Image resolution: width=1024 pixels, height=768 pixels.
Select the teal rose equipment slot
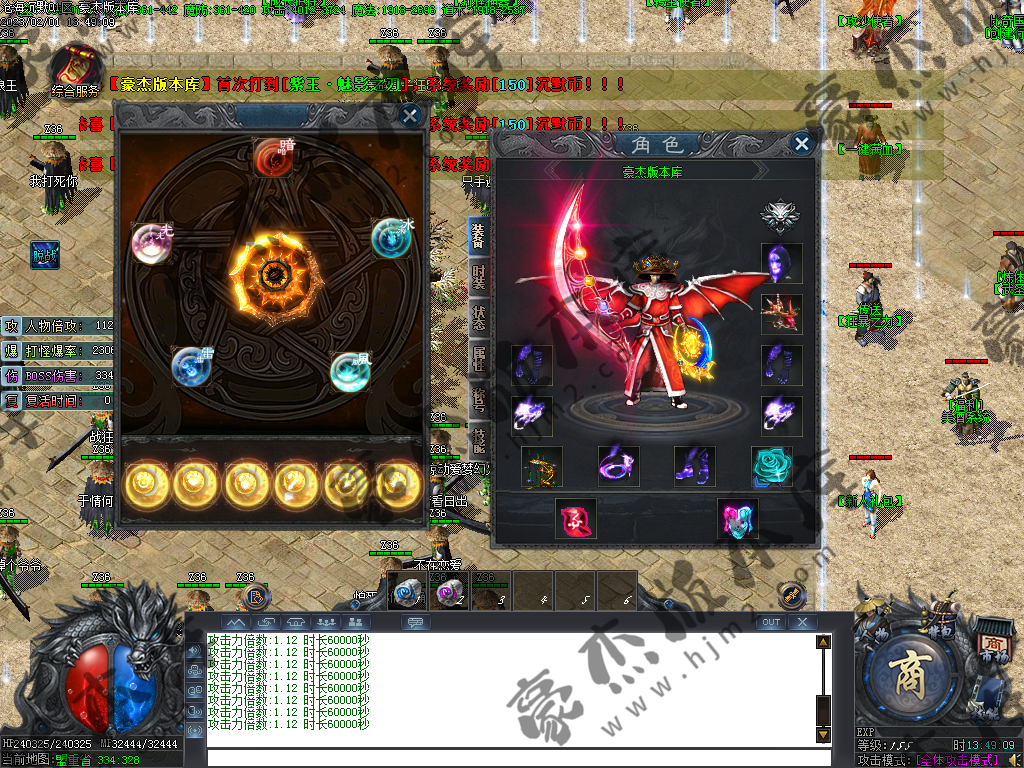[x=772, y=466]
